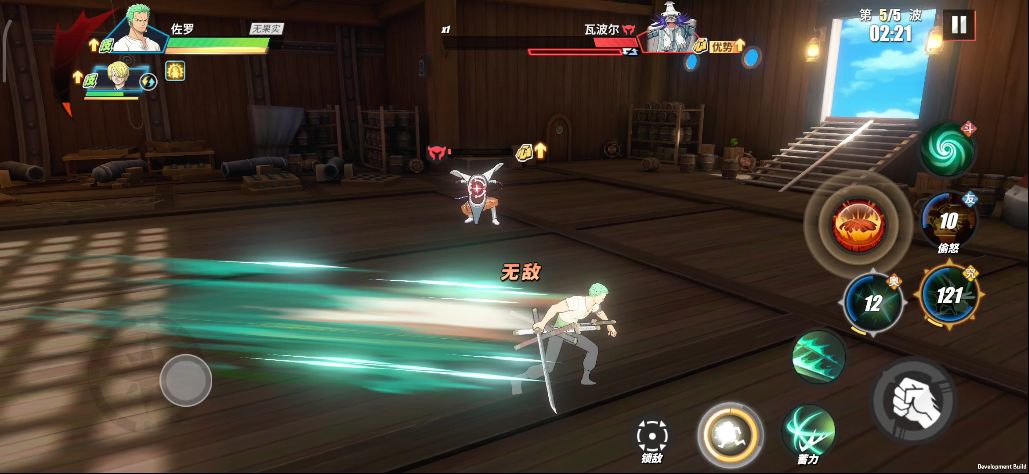Select the skill showing cooldown 12
Screen dimensions: 1029x474
(873, 302)
